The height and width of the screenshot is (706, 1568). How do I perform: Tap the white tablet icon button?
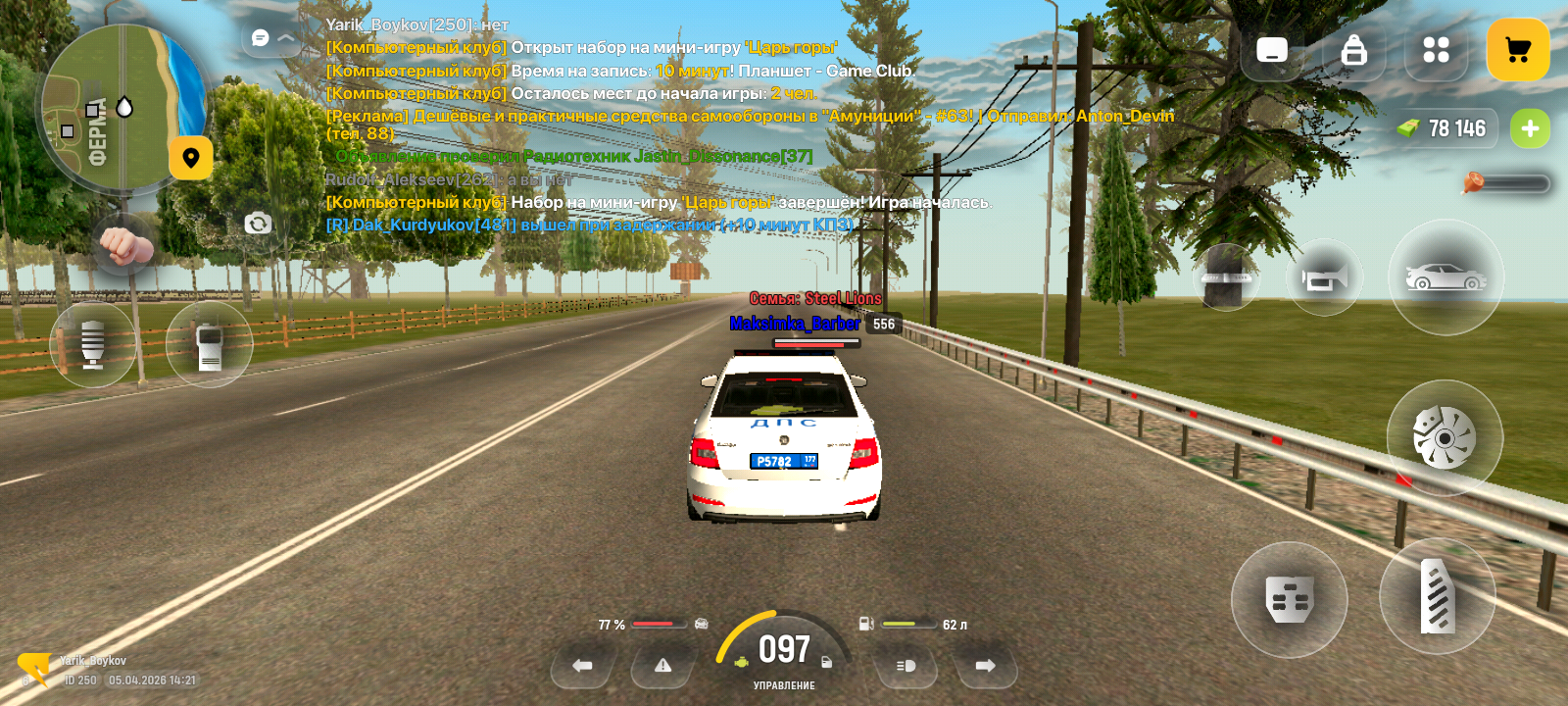point(1272,50)
